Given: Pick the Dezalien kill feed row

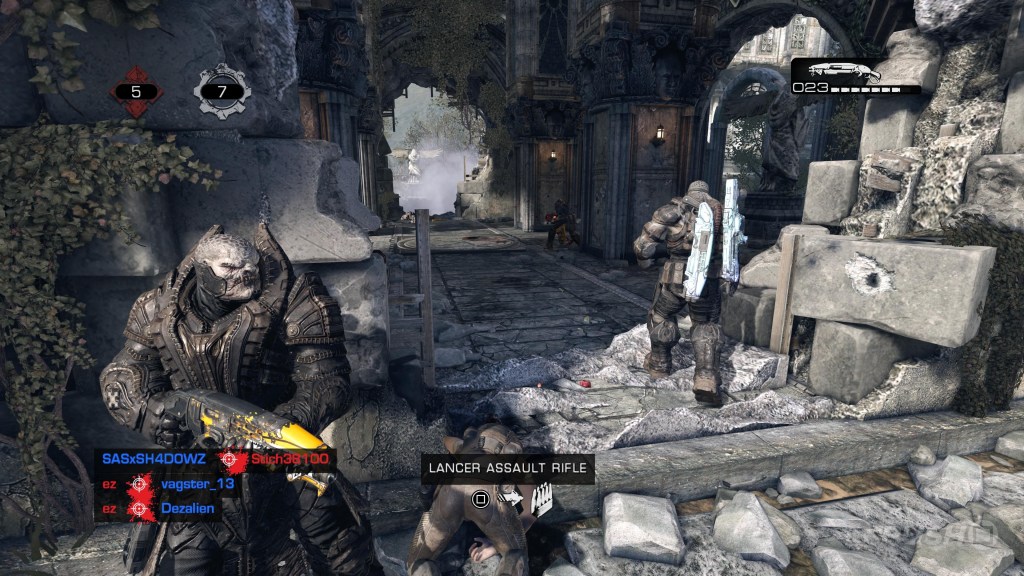Looking at the screenshot, I should coord(188,509).
